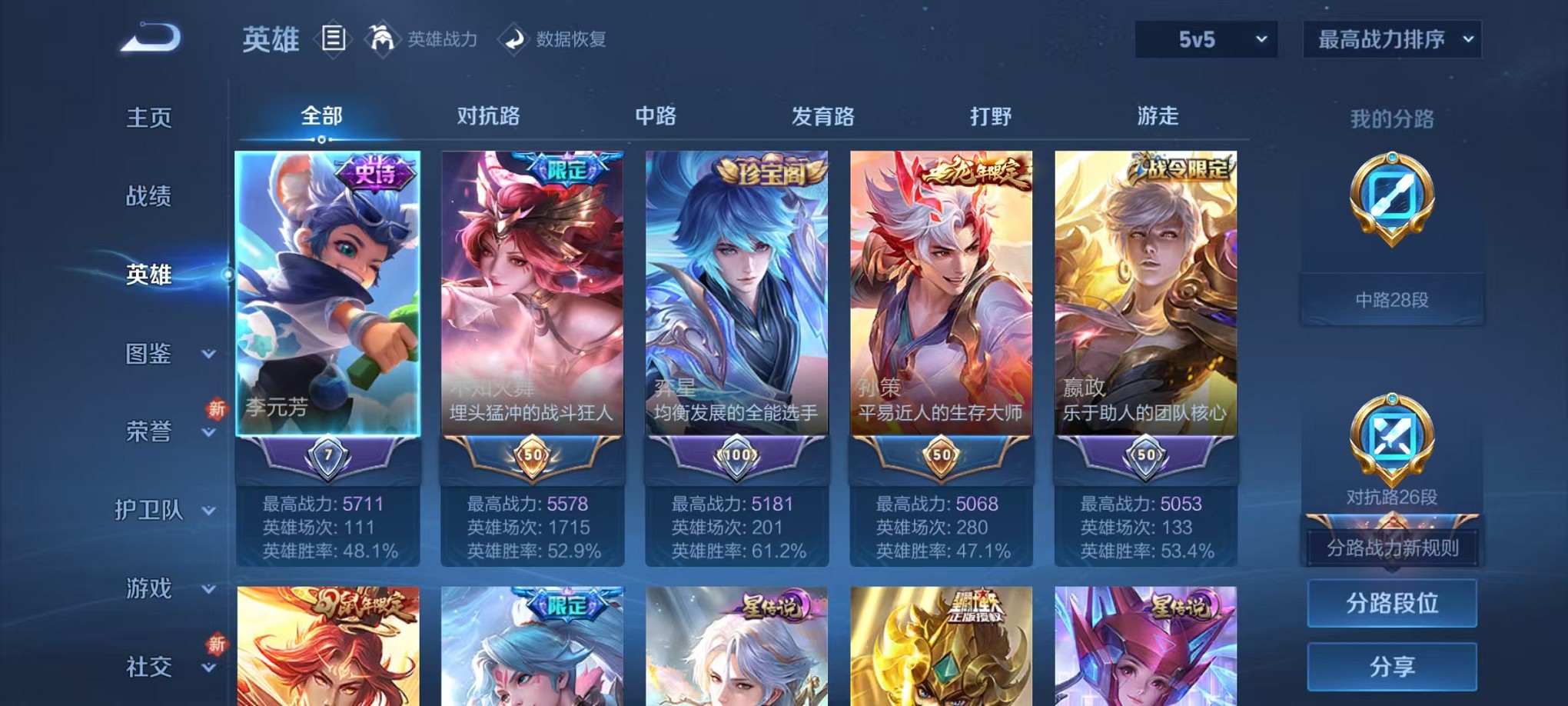Select the 中路28段 lane badge icon

(1392, 204)
